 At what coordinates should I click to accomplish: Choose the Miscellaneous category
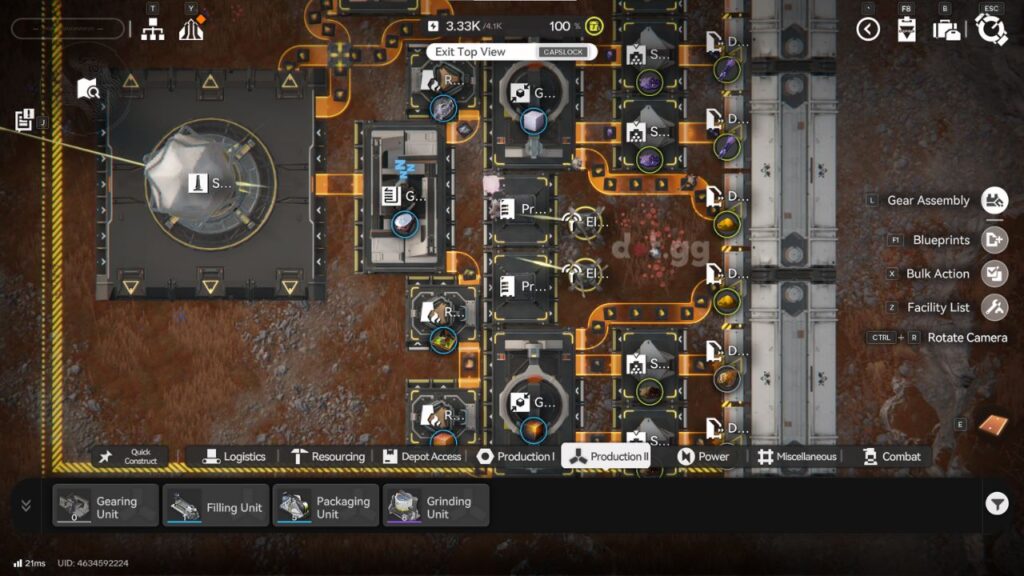(797, 457)
